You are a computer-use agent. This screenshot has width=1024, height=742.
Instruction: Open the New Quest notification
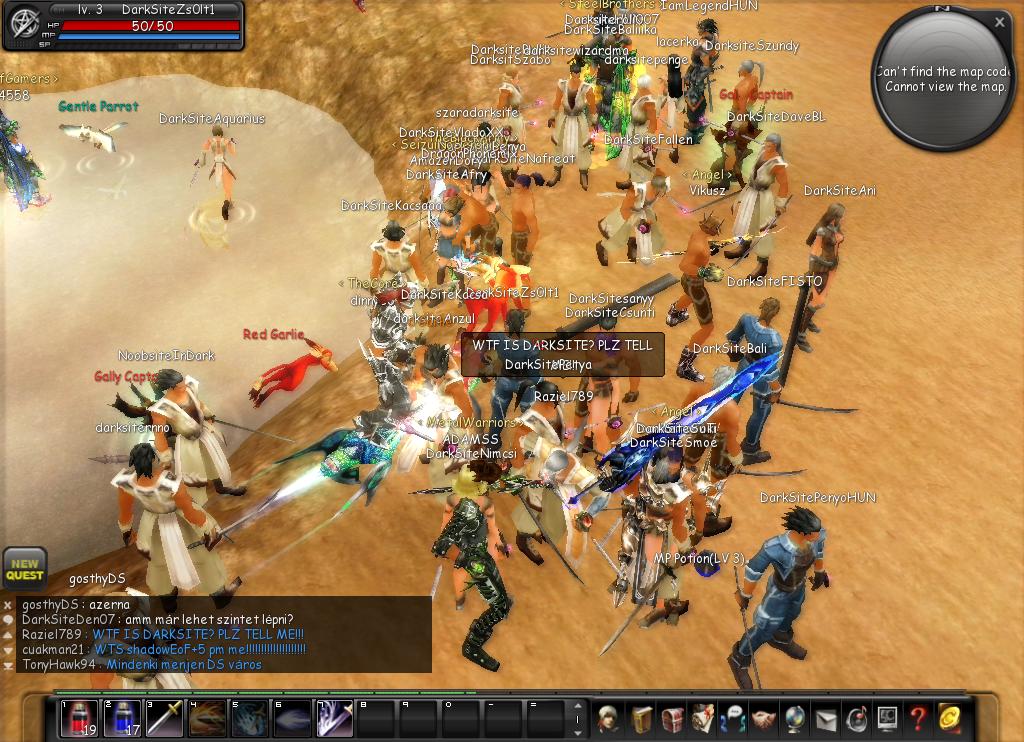tap(24, 568)
